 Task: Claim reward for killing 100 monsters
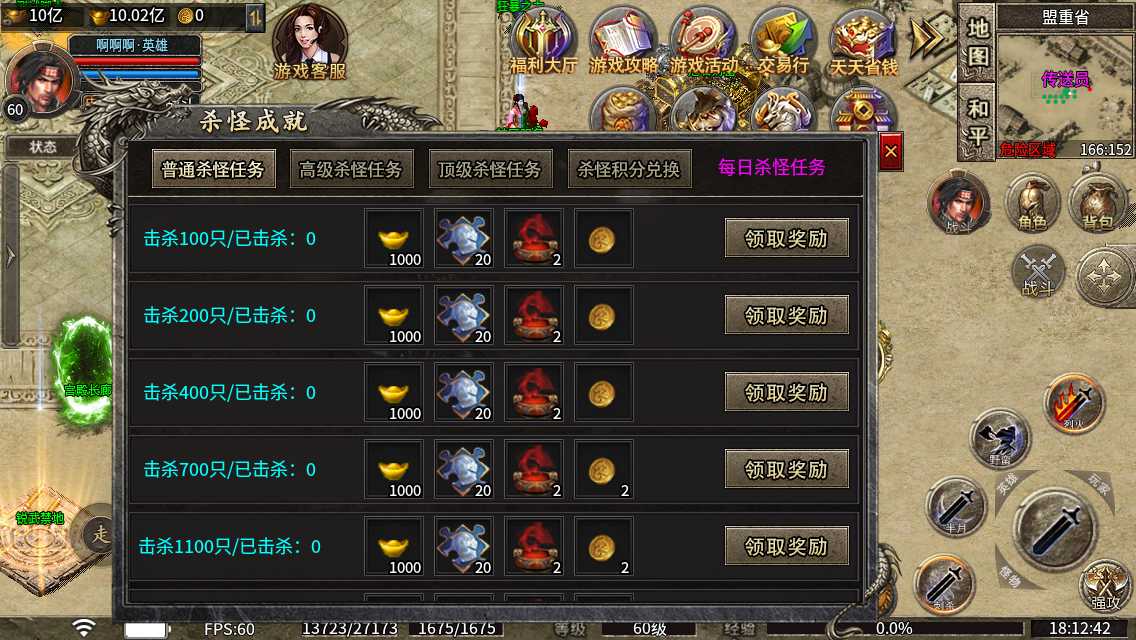(x=786, y=238)
